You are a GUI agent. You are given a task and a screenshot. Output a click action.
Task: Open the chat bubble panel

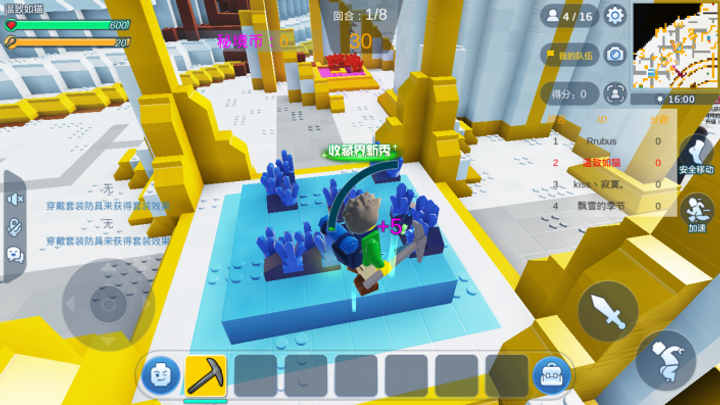pos(15,254)
